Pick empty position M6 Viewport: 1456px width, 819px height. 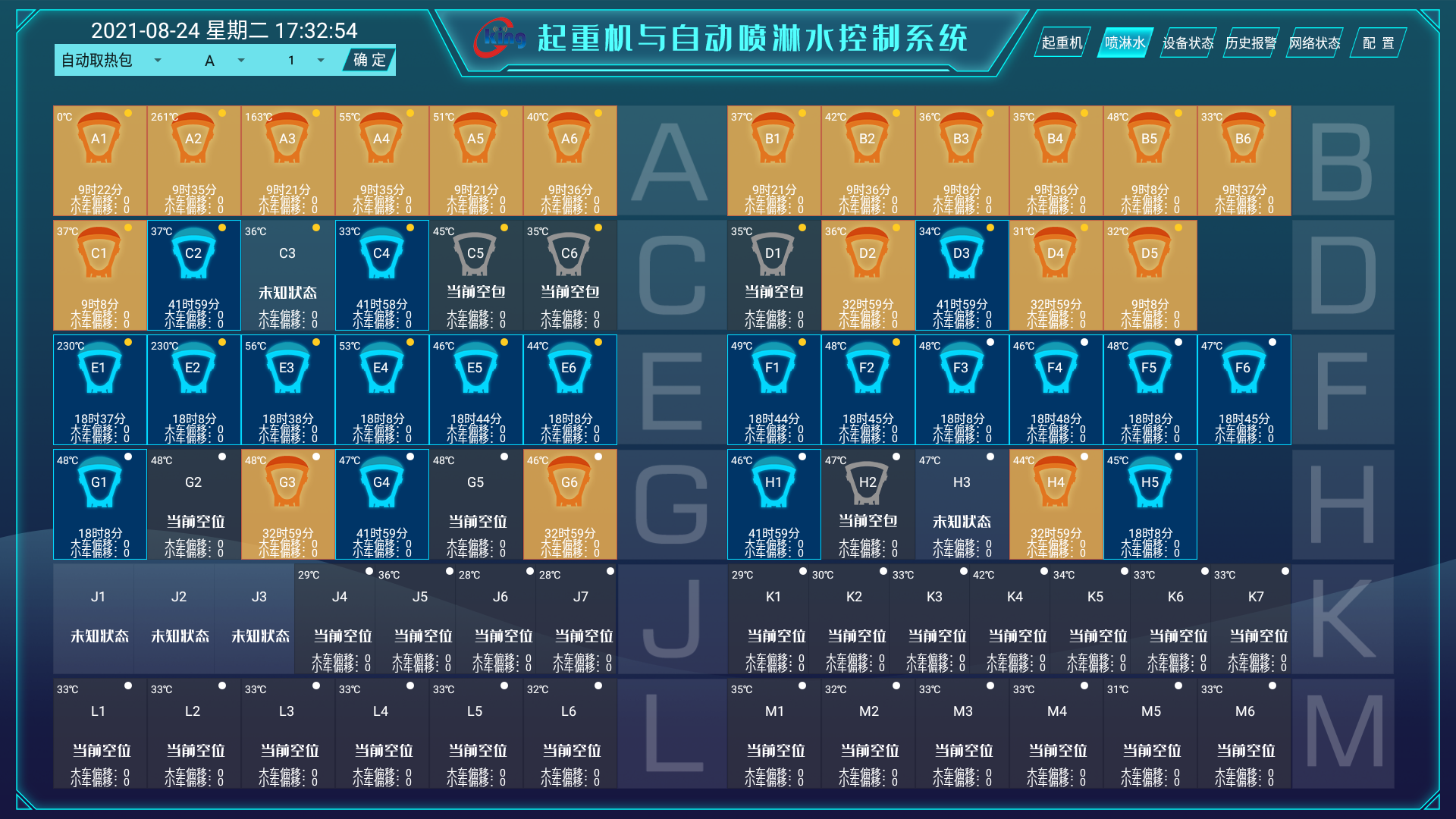point(1244,733)
